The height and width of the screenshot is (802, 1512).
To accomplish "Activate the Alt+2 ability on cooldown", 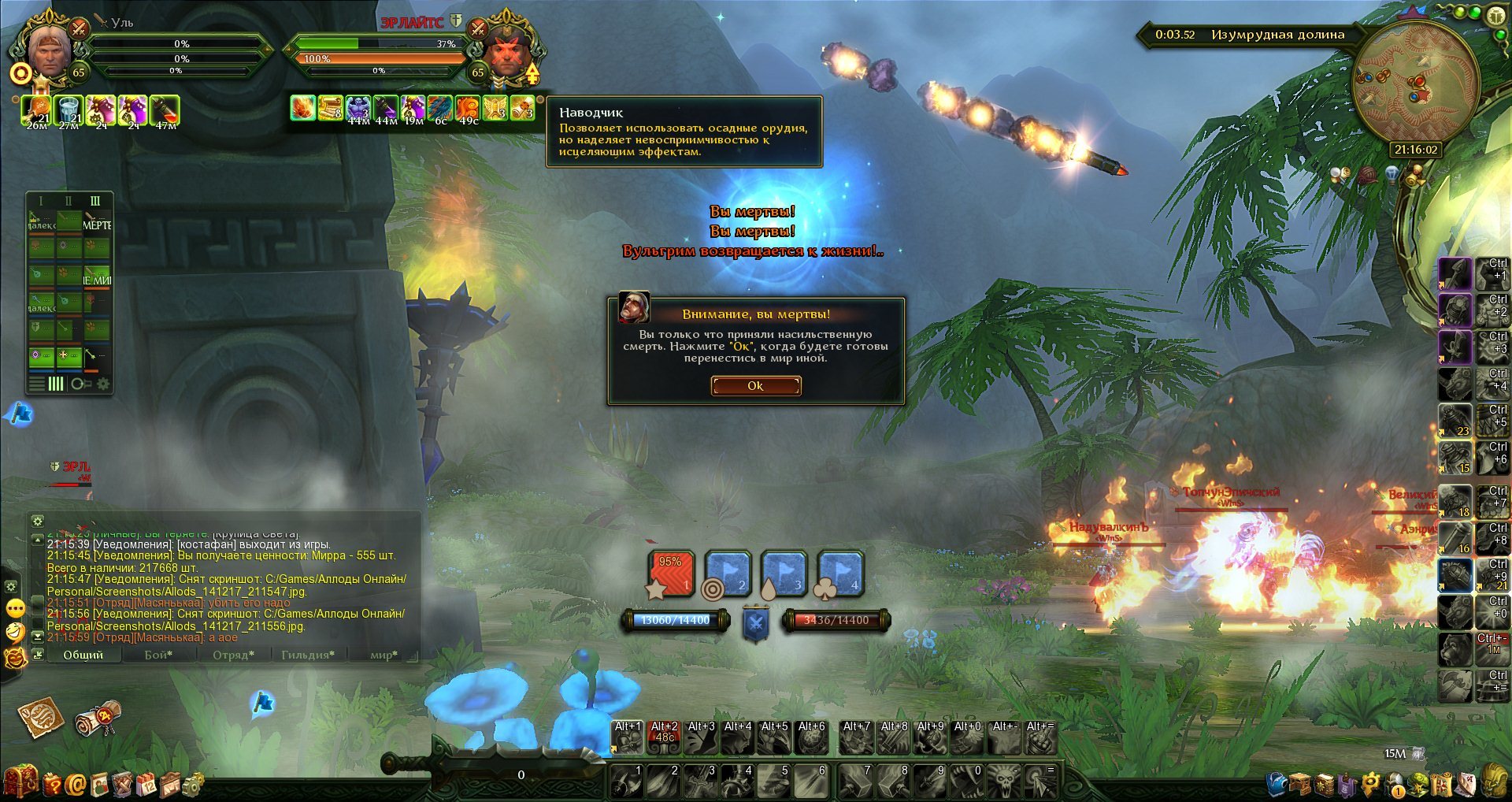I will point(664,738).
